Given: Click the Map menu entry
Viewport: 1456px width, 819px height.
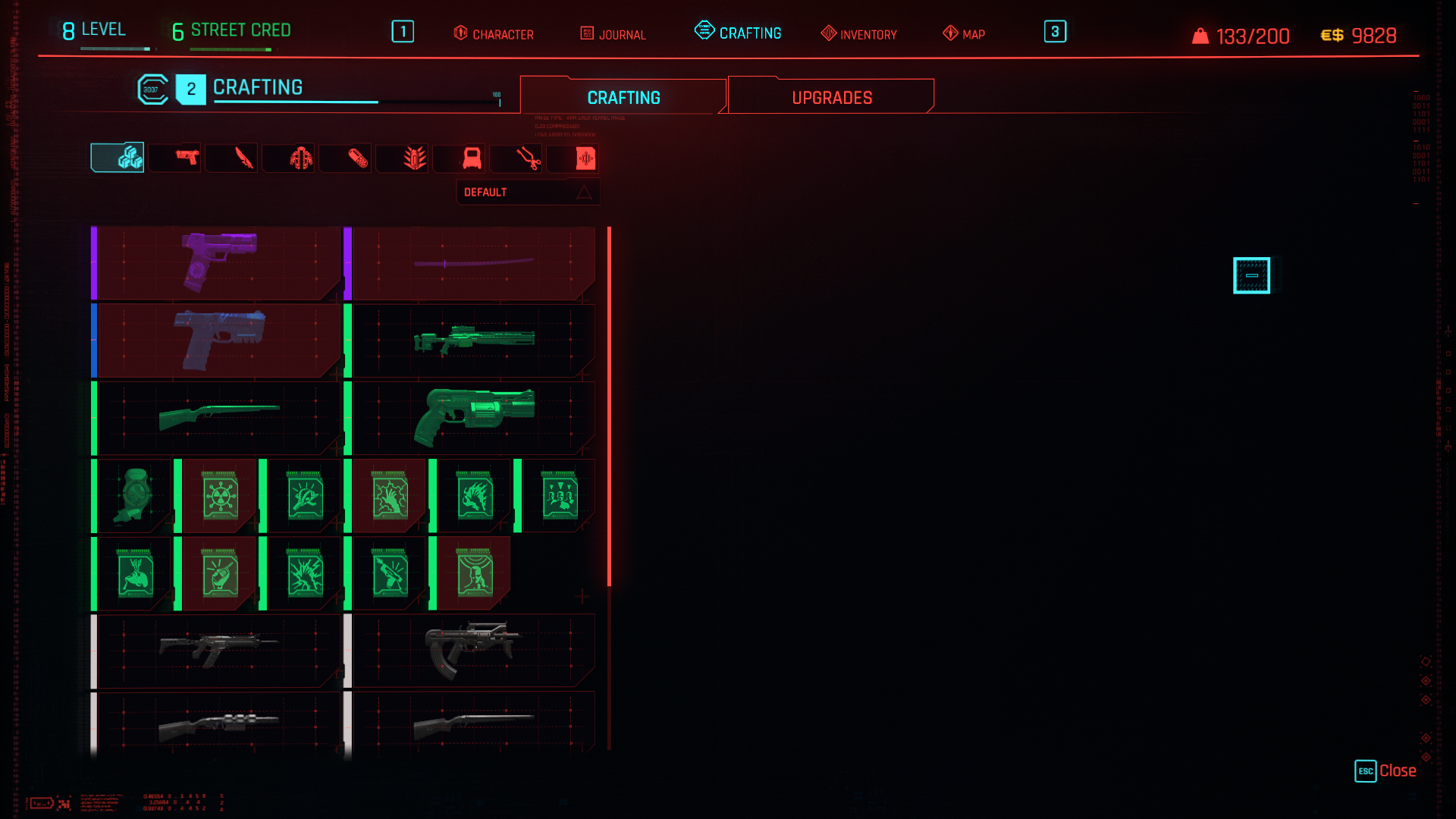Looking at the screenshot, I should click(963, 33).
